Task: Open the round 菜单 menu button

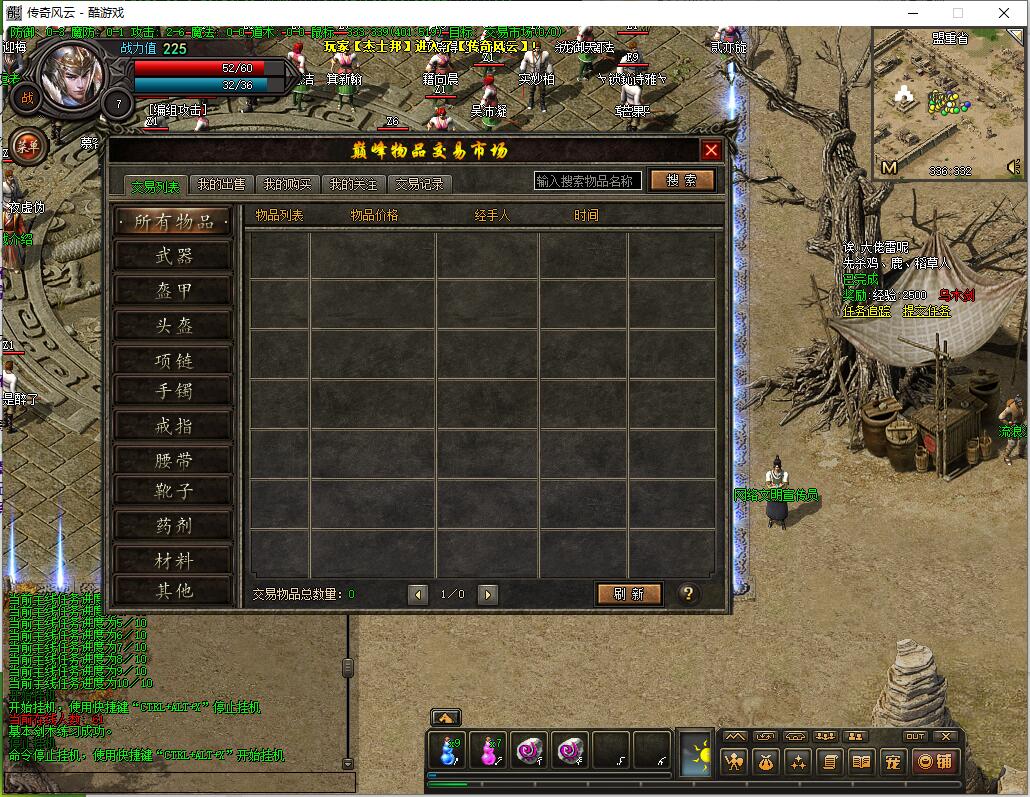Action: tap(28, 146)
